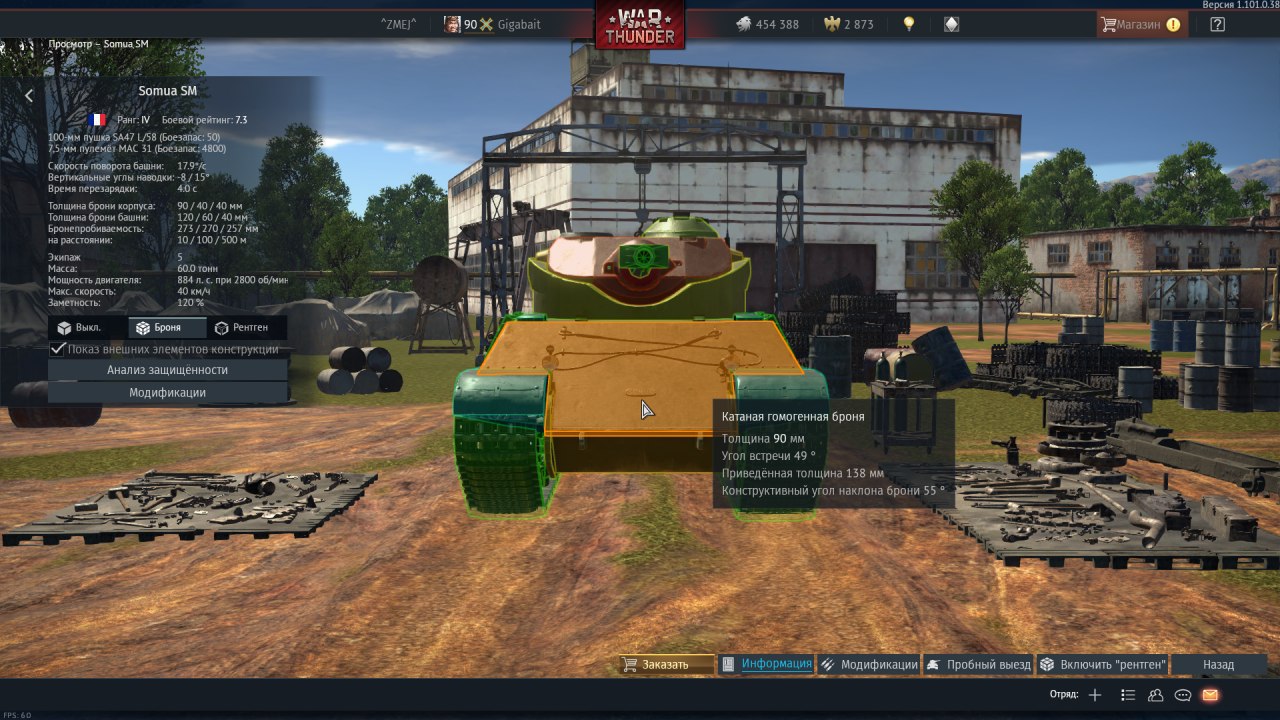Select the Броня armor view tab

pos(167,328)
